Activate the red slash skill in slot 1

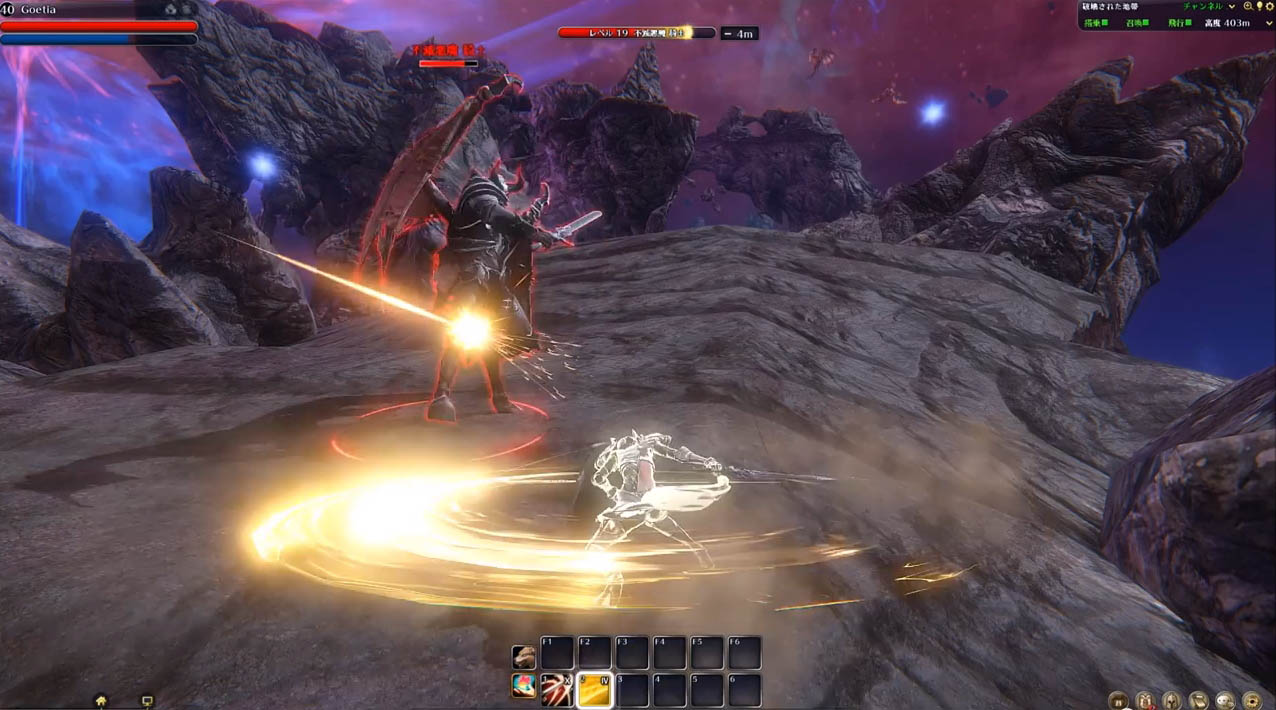point(557,688)
